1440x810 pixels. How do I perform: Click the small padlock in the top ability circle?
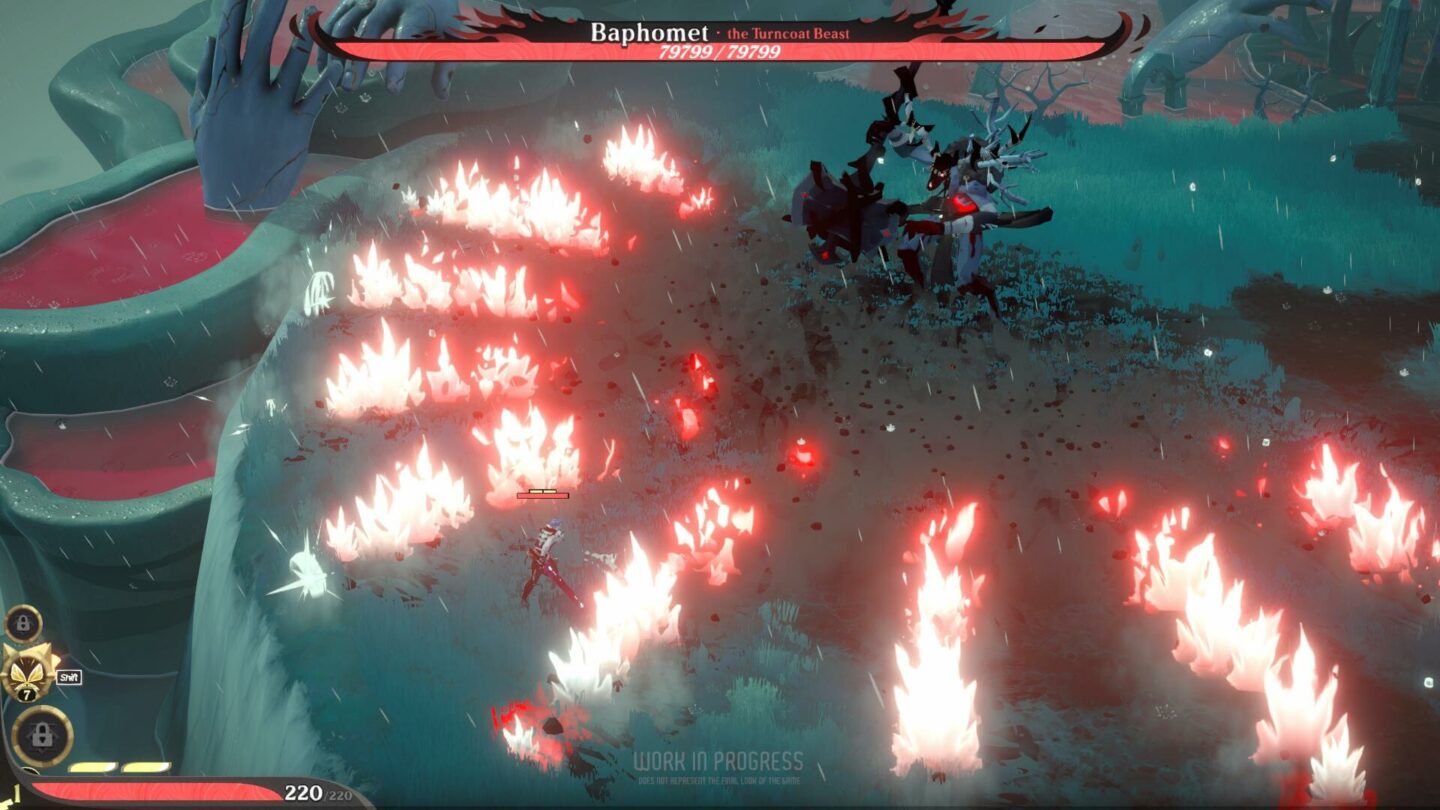coord(23,622)
